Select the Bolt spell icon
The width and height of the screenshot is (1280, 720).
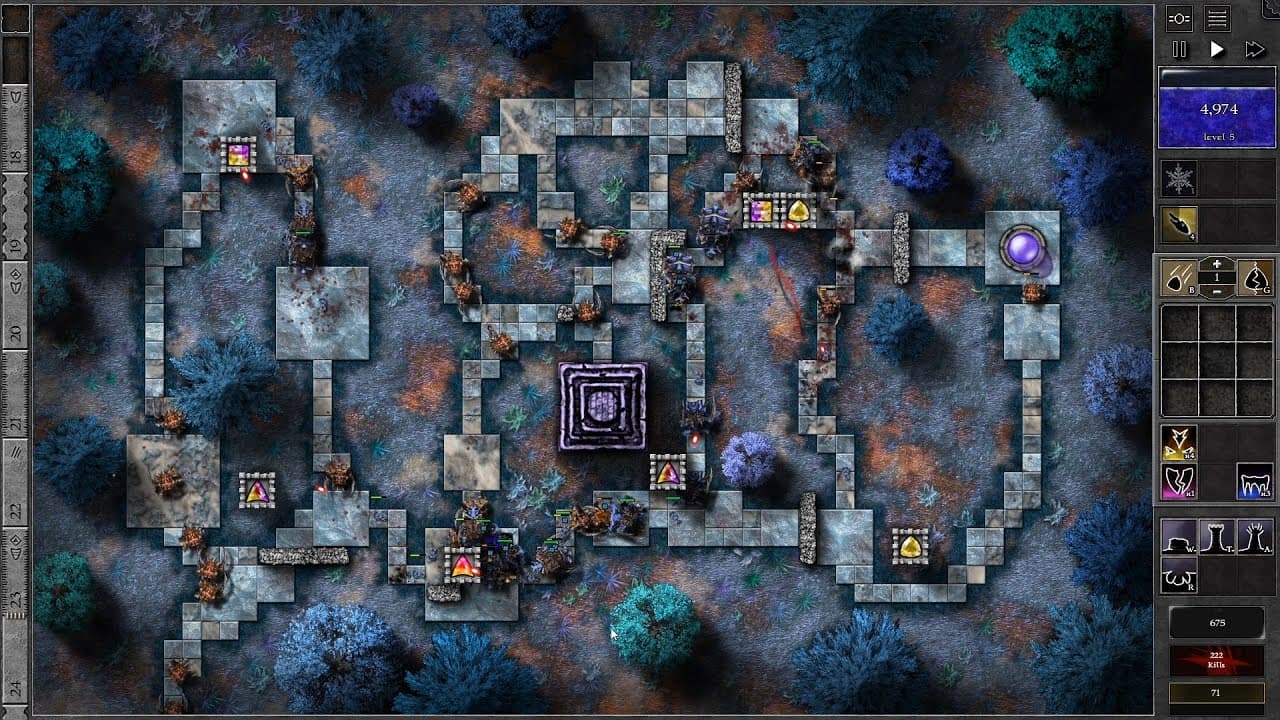(x=1179, y=222)
